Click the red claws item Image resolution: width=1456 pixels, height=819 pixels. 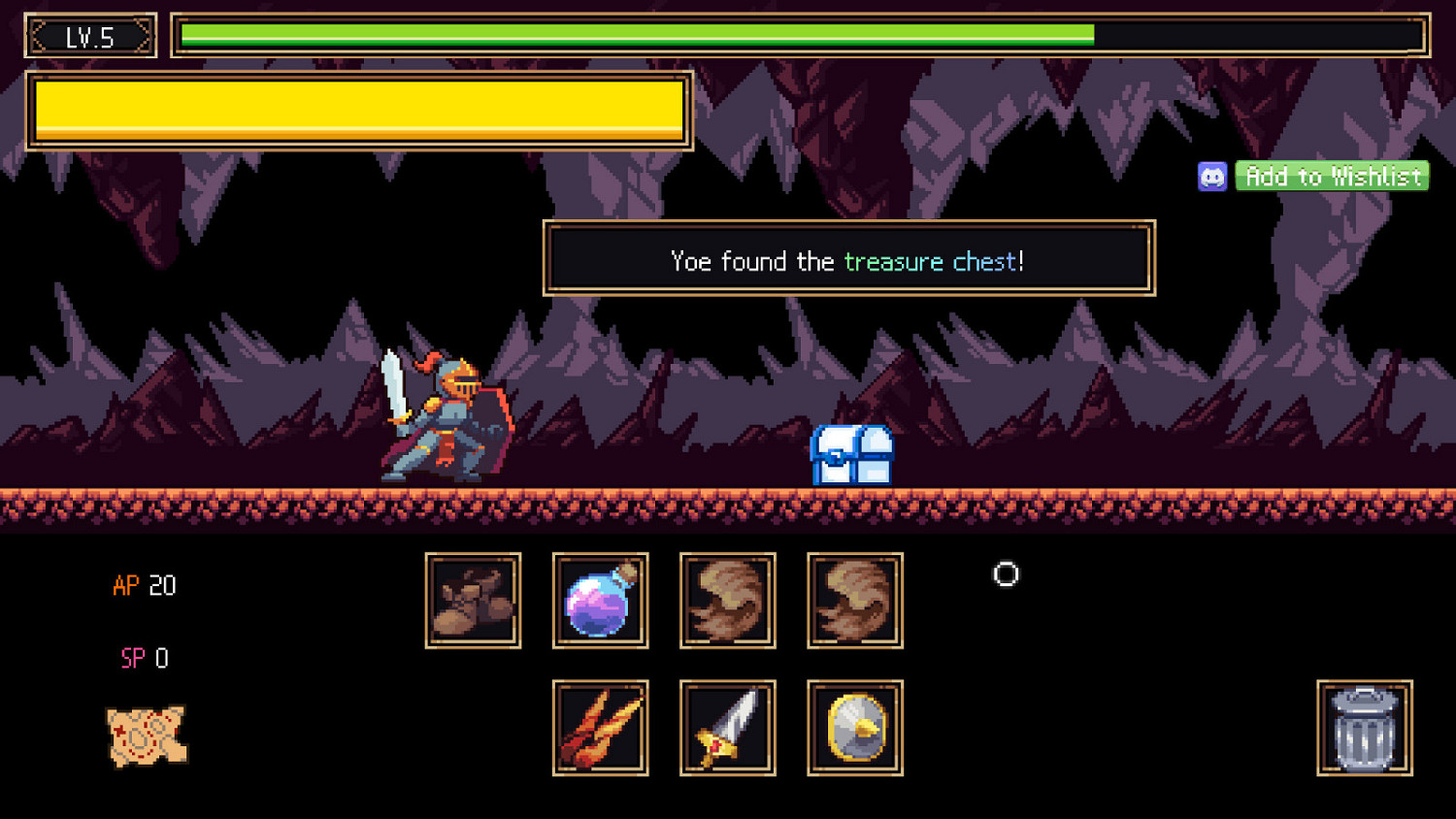pos(600,728)
